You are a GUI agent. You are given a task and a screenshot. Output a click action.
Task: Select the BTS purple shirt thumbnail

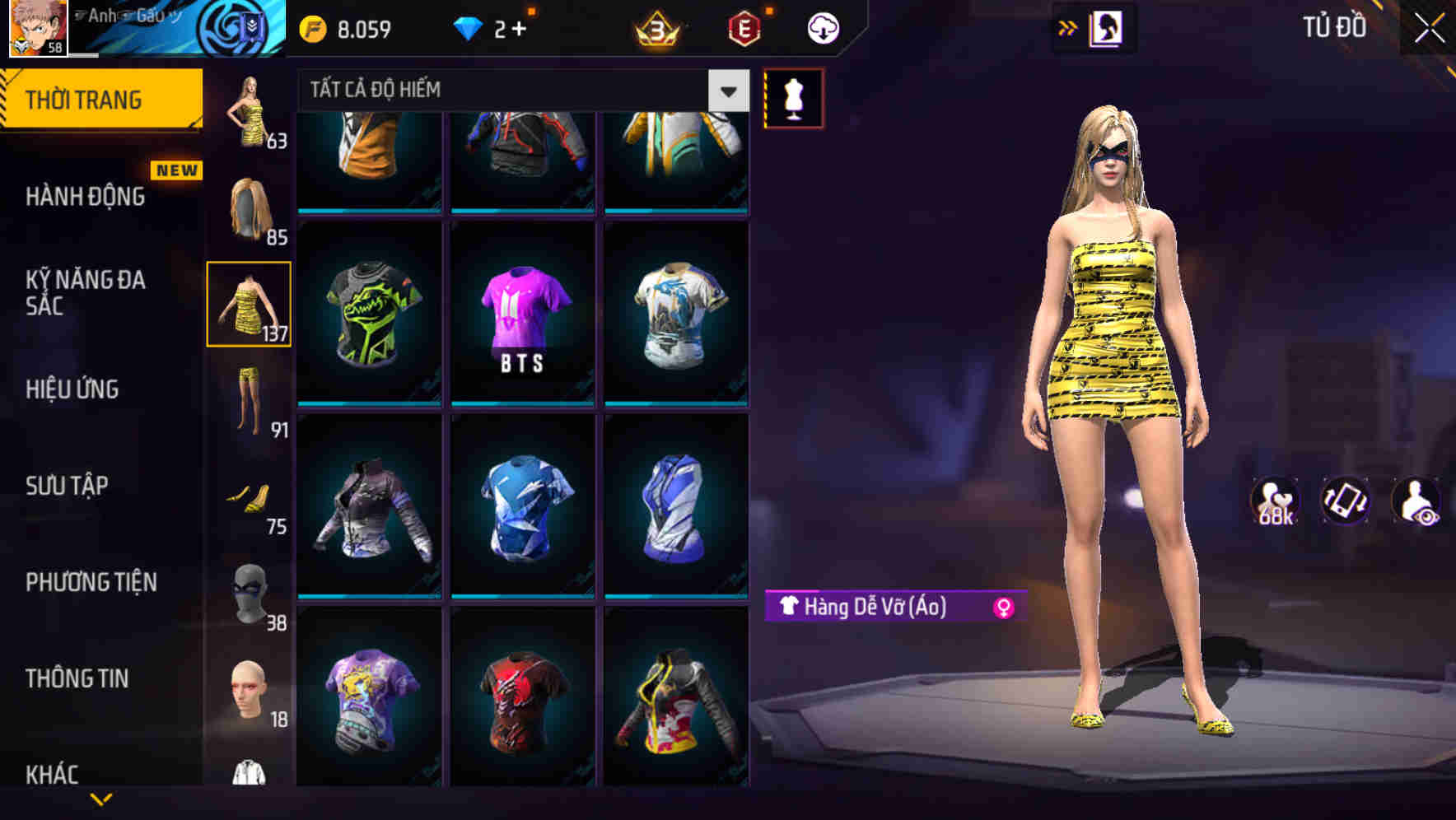click(x=522, y=313)
